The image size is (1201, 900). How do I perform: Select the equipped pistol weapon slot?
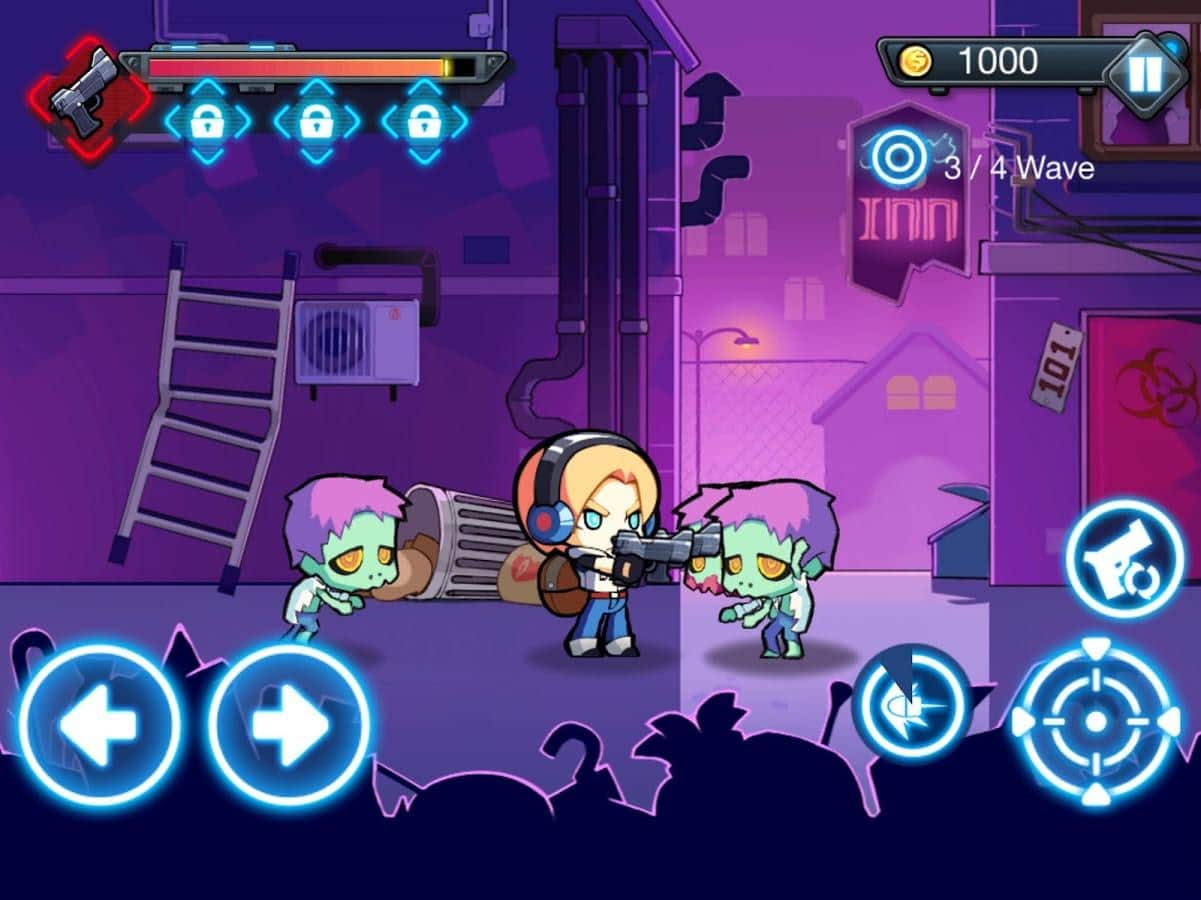pyautogui.click(x=89, y=95)
